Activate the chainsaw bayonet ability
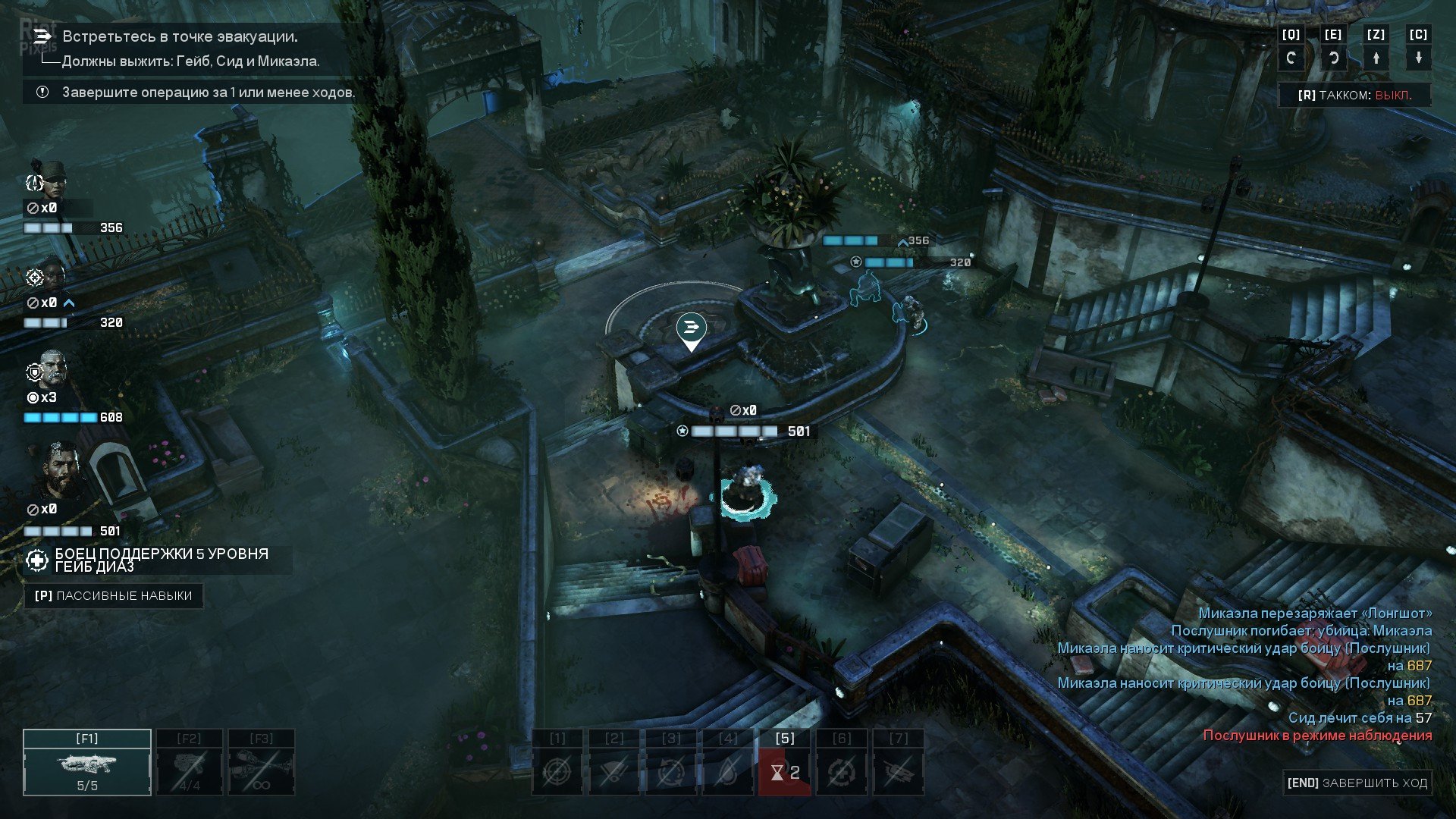This screenshot has height=819, width=1456. 899,772
